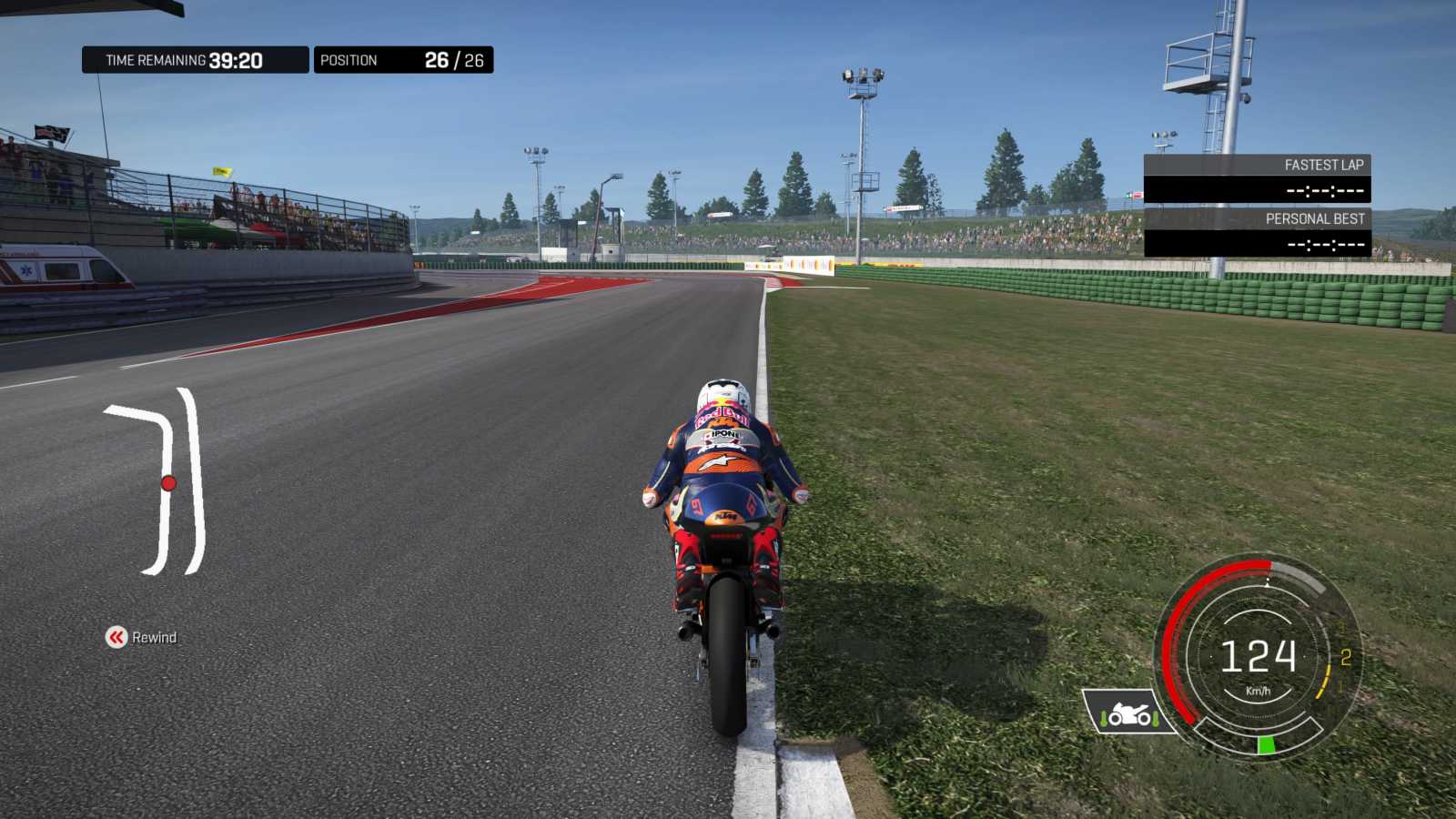
Task: Click the right green temperature bar beside the bike
Action: [1155, 719]
